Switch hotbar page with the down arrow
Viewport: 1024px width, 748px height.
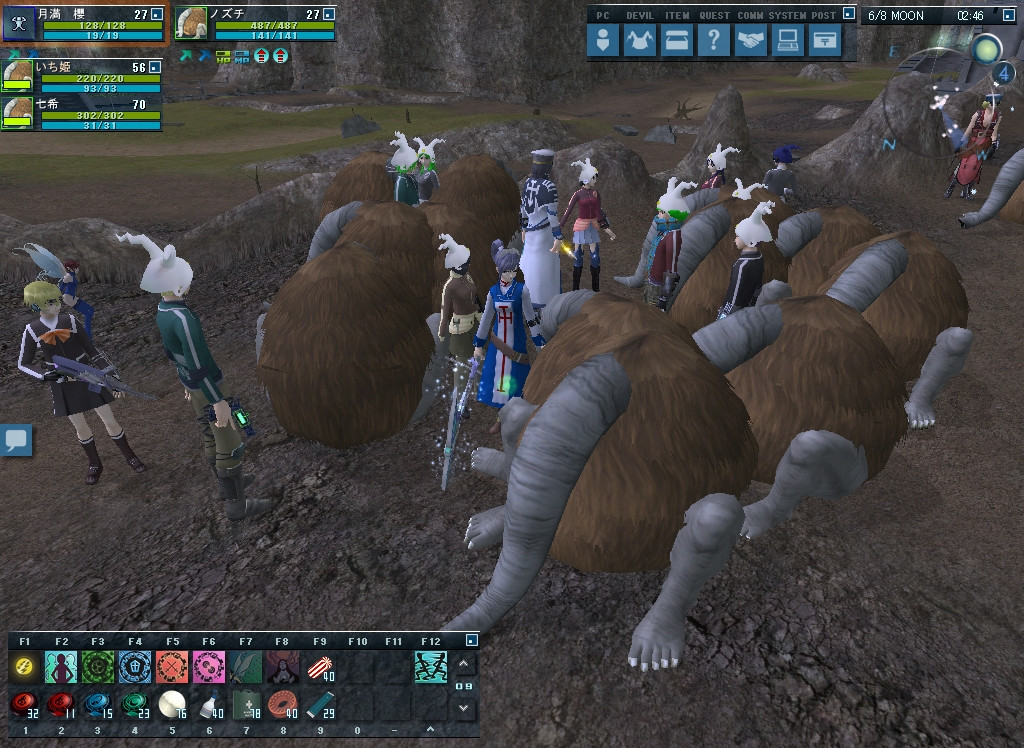tap(464, 707)
